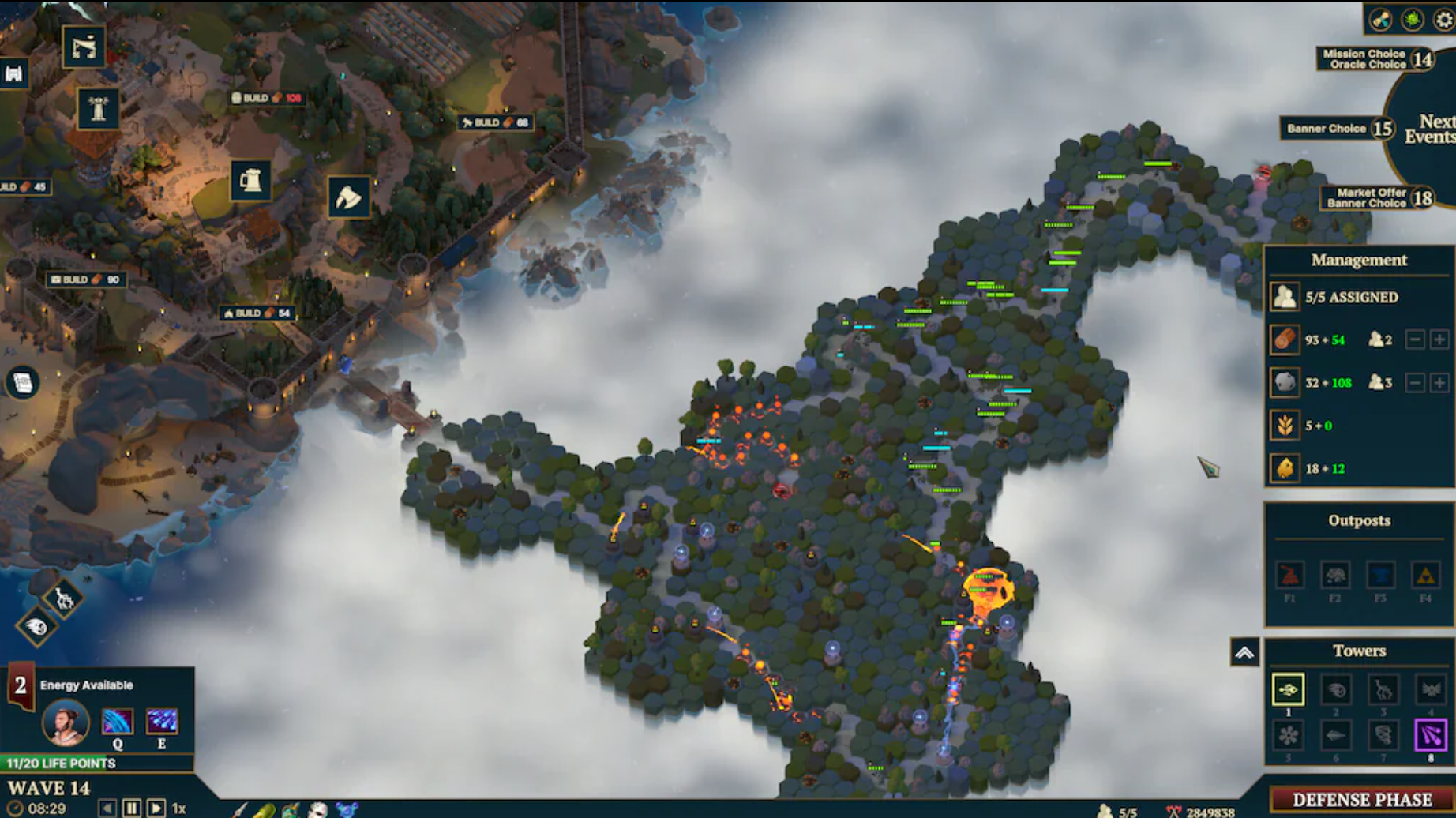Viewport: 1456px width, 818px height.
Task: Open the Mission Choice Oracle Choice event
Action: tap(1364, 58)
